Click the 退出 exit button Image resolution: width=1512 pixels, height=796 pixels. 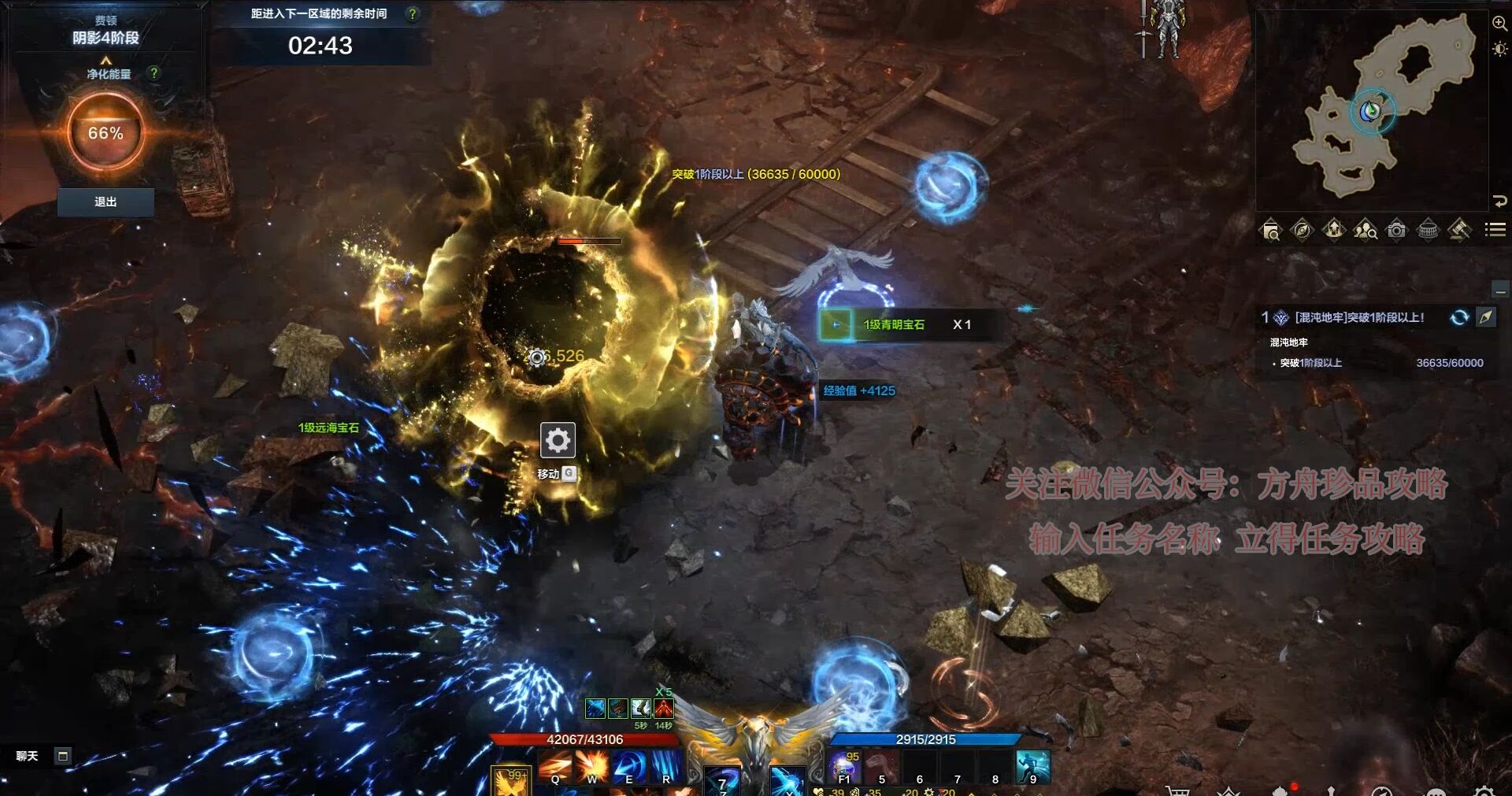(x=106, y=202)
